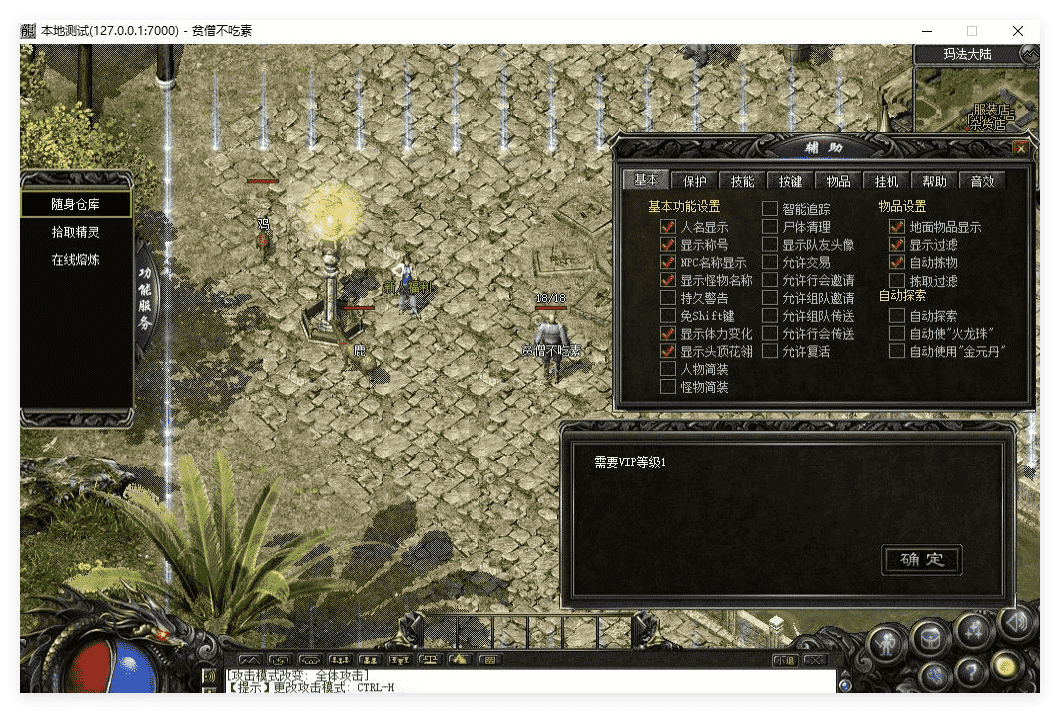The image size is (1060, 713).
Task: Choose 拾取精灵 in the side menu
Action: (x=76, y=232)
